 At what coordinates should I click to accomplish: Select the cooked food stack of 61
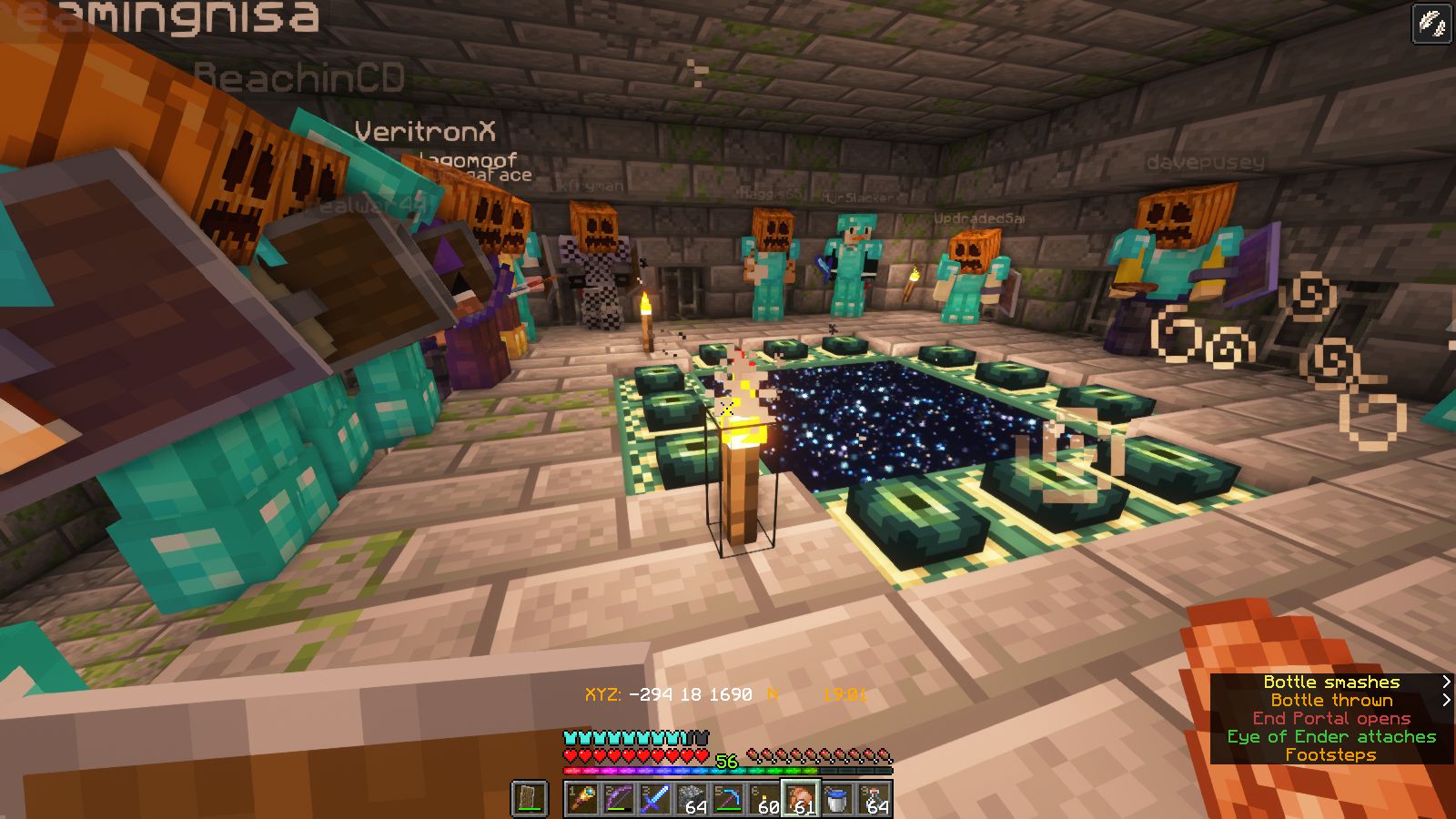coord(801,799)
